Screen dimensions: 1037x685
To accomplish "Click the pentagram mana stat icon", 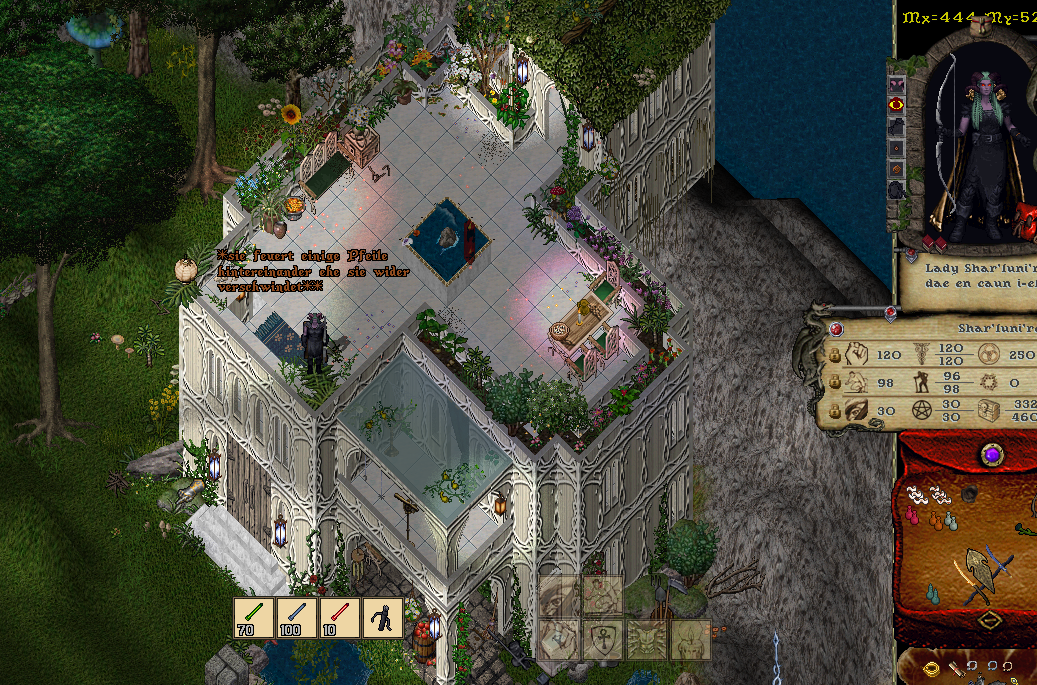I will pyautogui.click(x=923, y=410).
